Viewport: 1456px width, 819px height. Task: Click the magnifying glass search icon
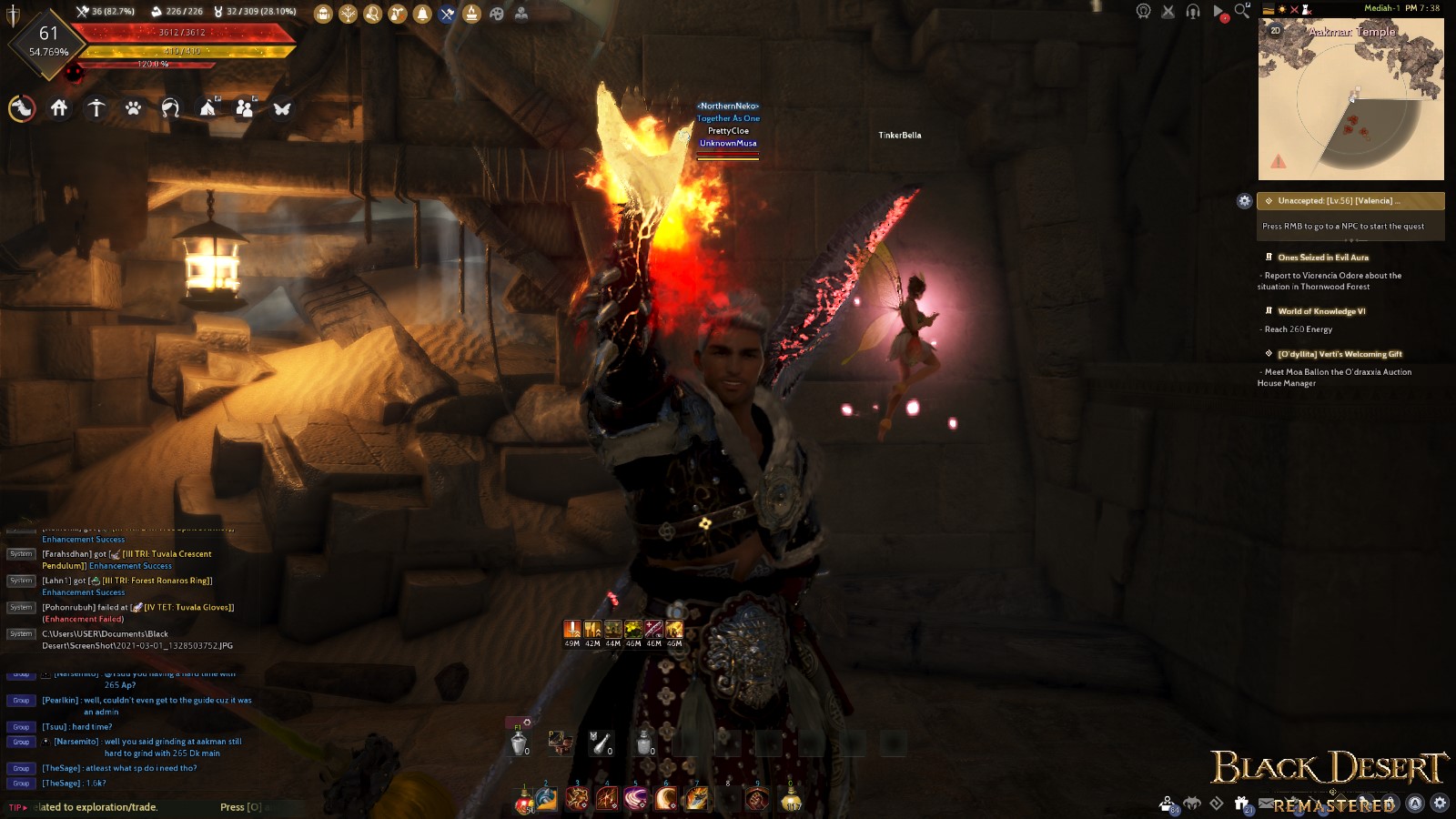pos(1242,12)
